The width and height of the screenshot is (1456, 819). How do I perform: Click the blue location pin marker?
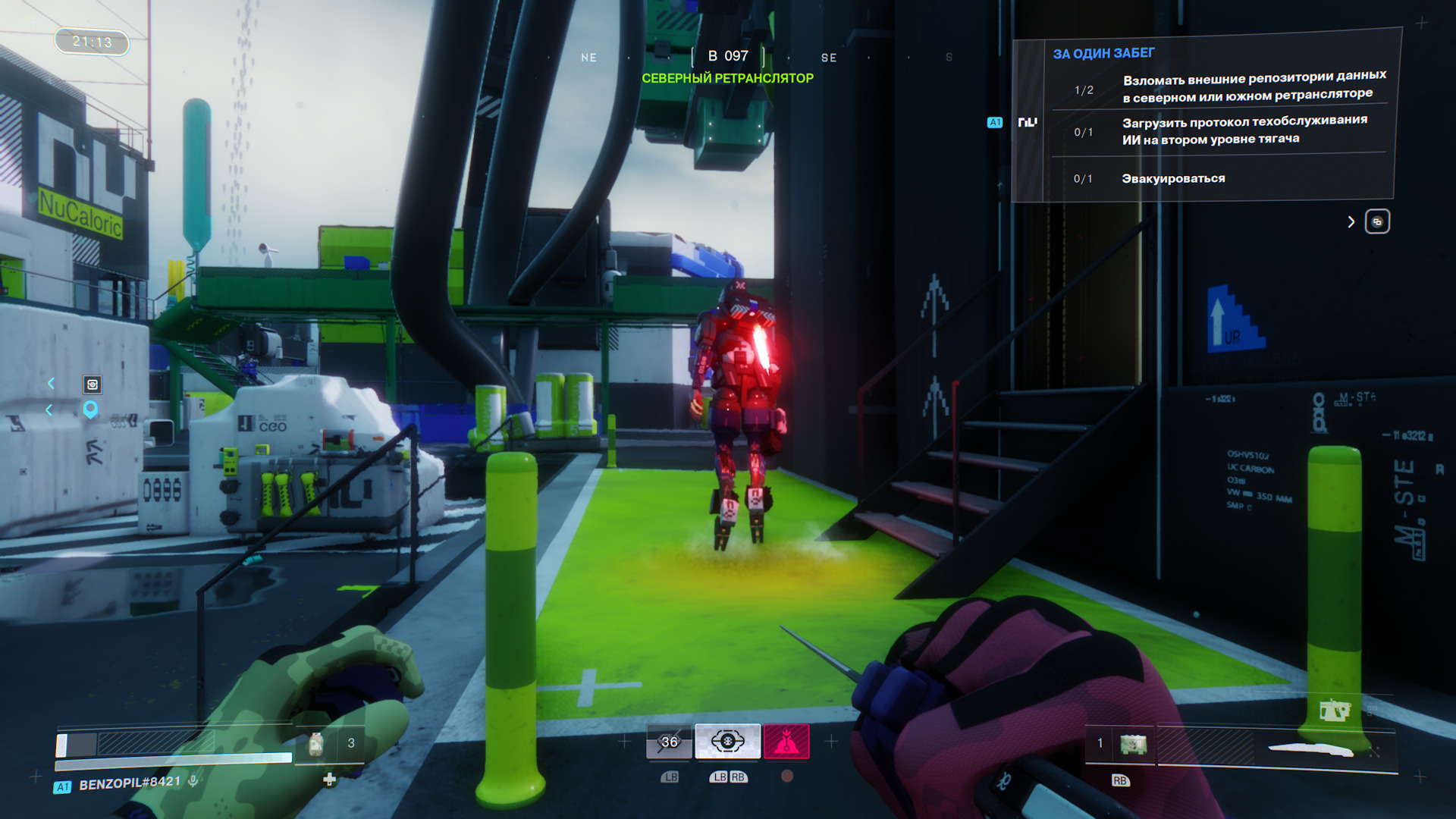point(90,409)
